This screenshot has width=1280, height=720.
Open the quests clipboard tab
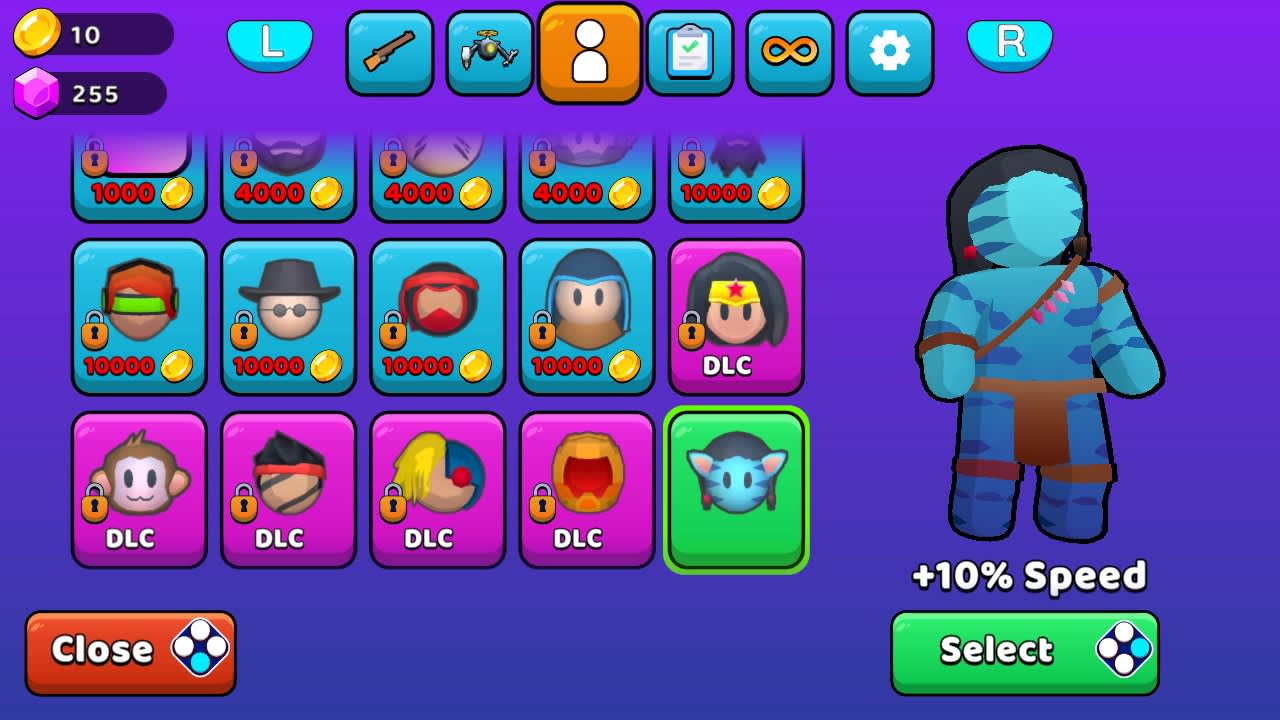click(690, 52)
